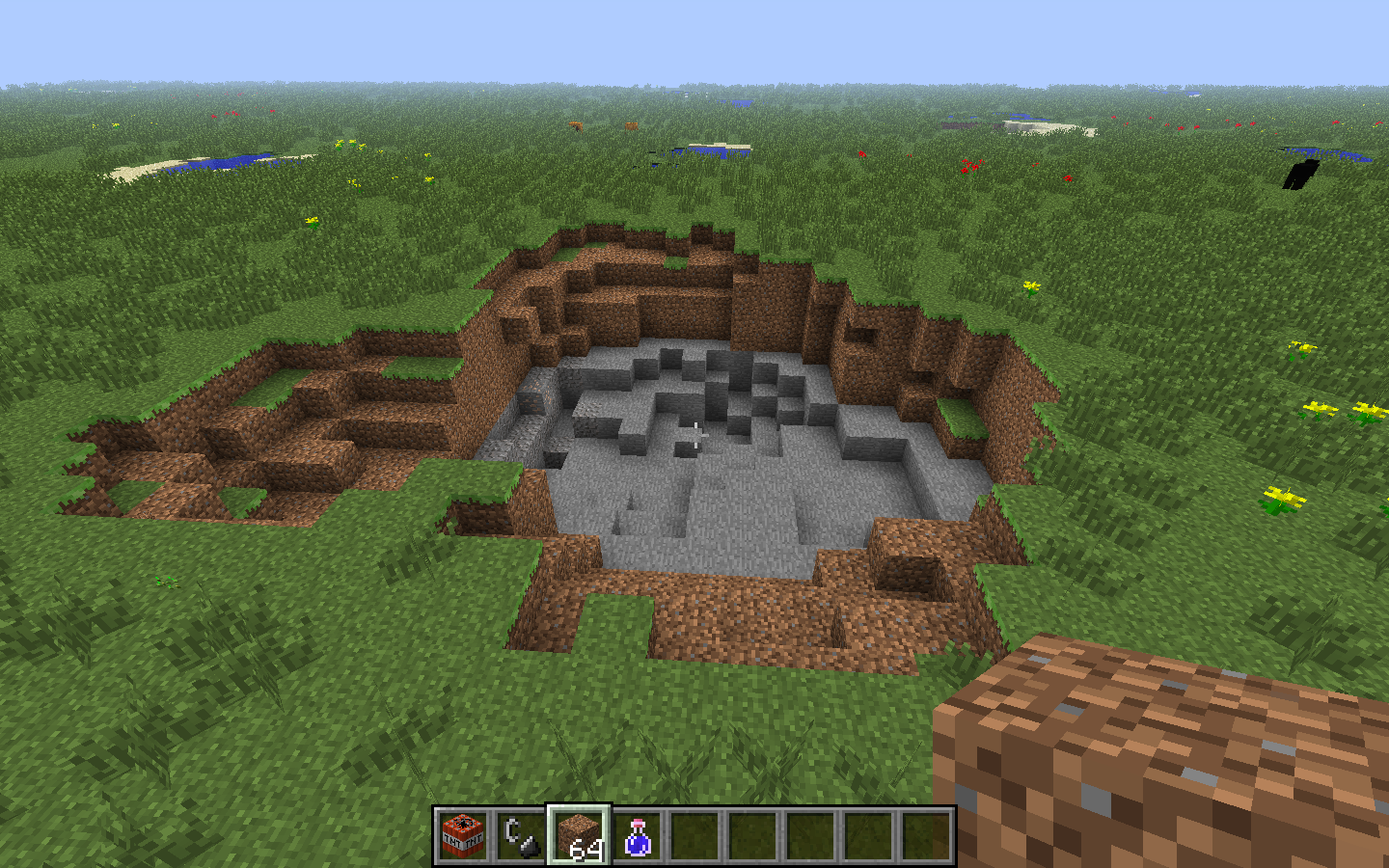Click the dirt block stack of 64
The width and height of the screenshot is (1389, 868).
click(579, 833)
